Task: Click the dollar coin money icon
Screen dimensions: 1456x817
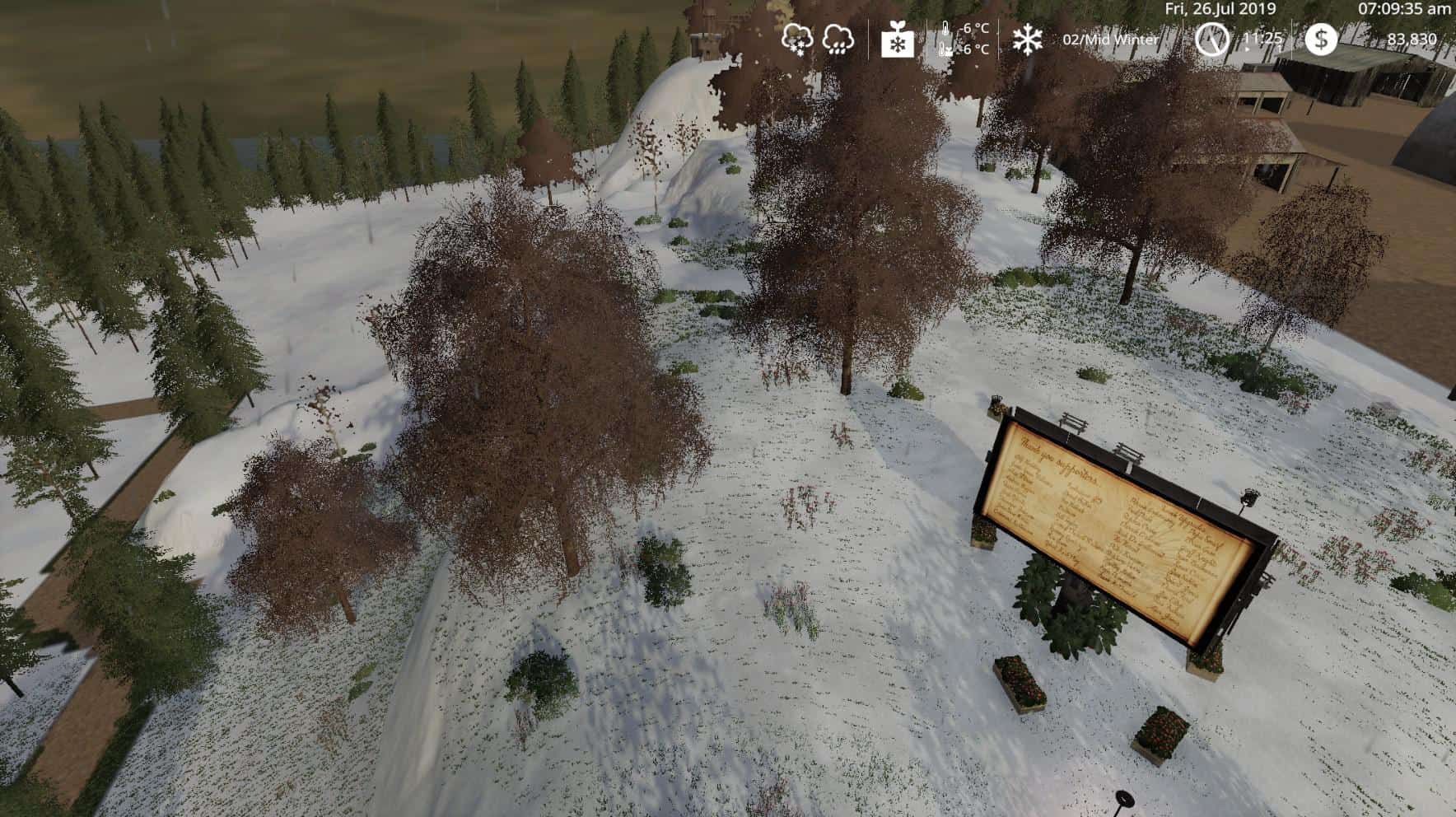Action: coord(1322,39)
